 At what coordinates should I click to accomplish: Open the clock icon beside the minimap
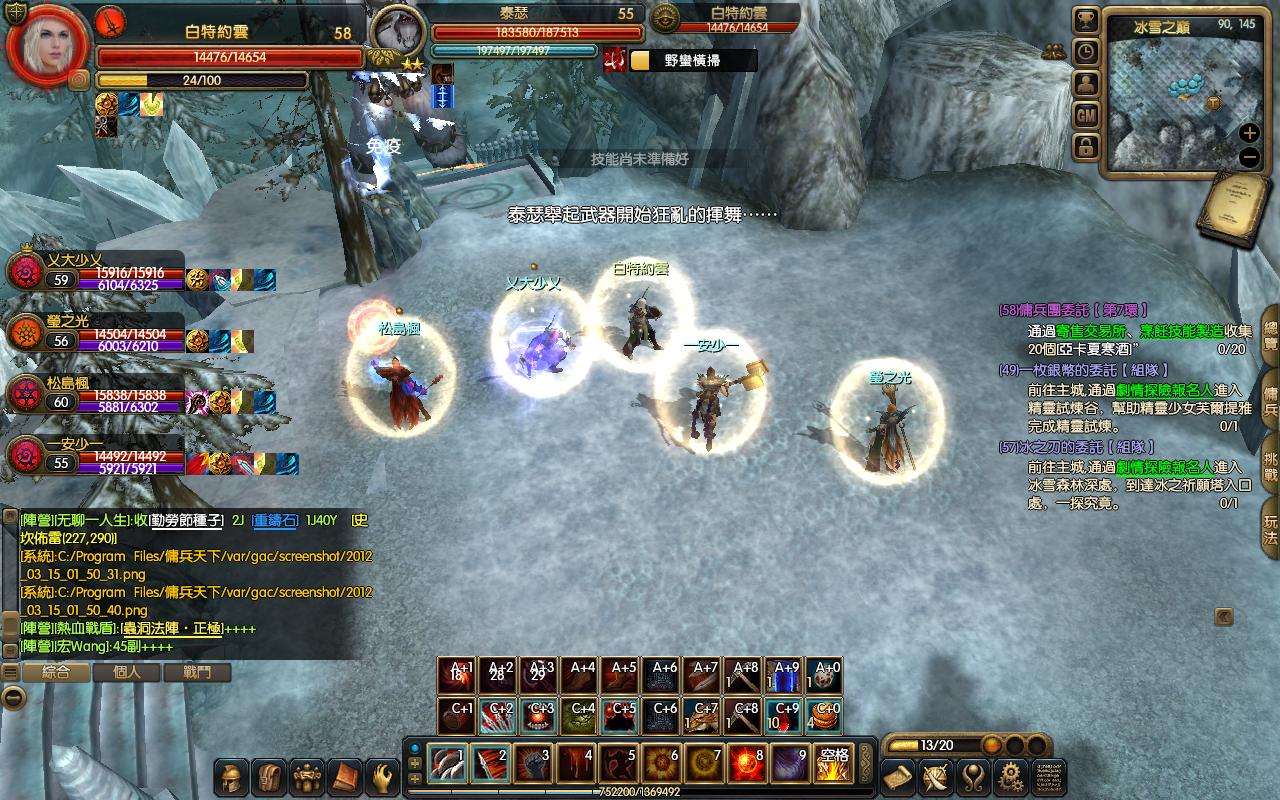point(1086,53)
